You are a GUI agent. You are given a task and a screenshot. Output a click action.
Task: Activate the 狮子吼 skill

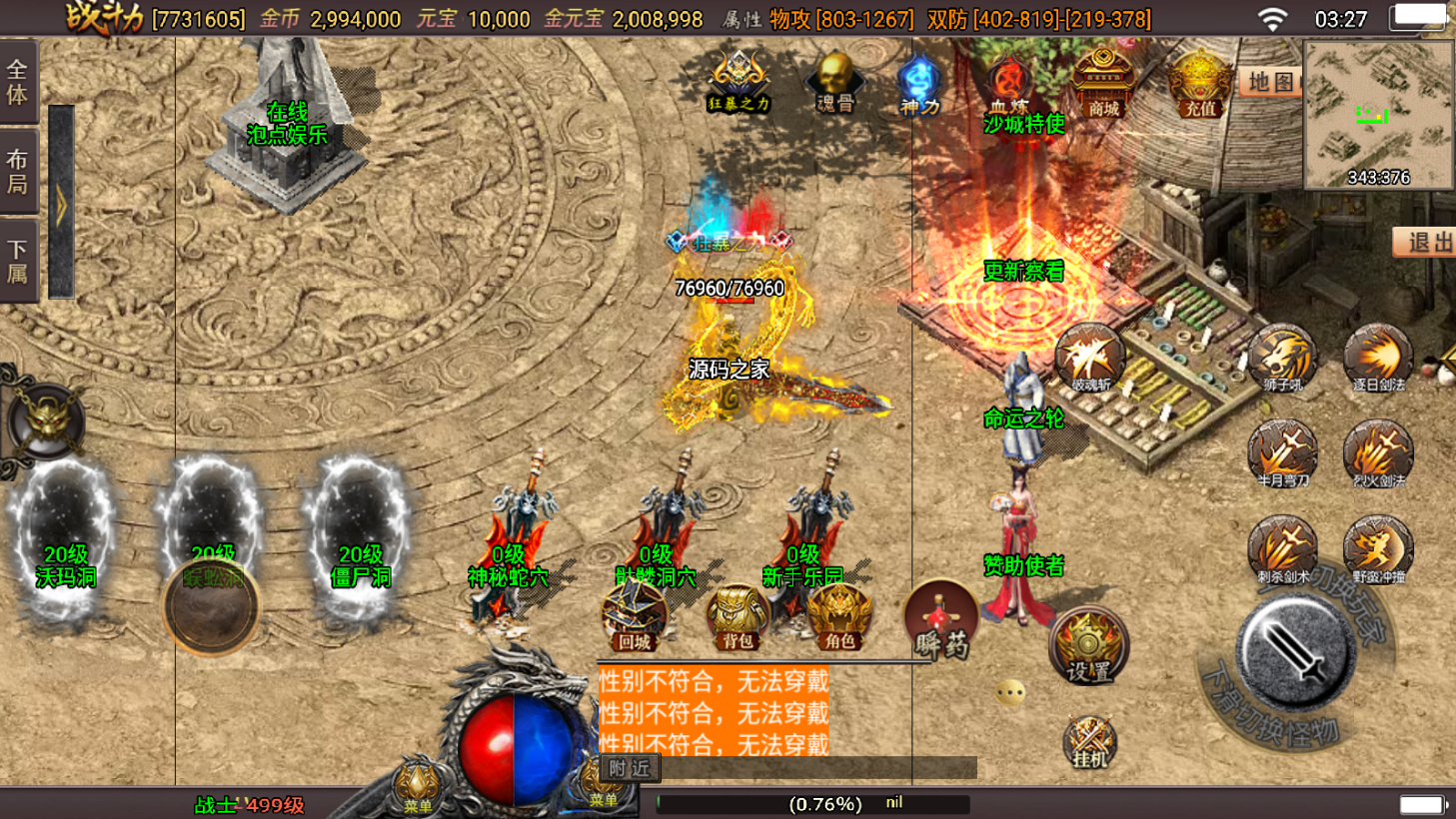point(1282,357)
